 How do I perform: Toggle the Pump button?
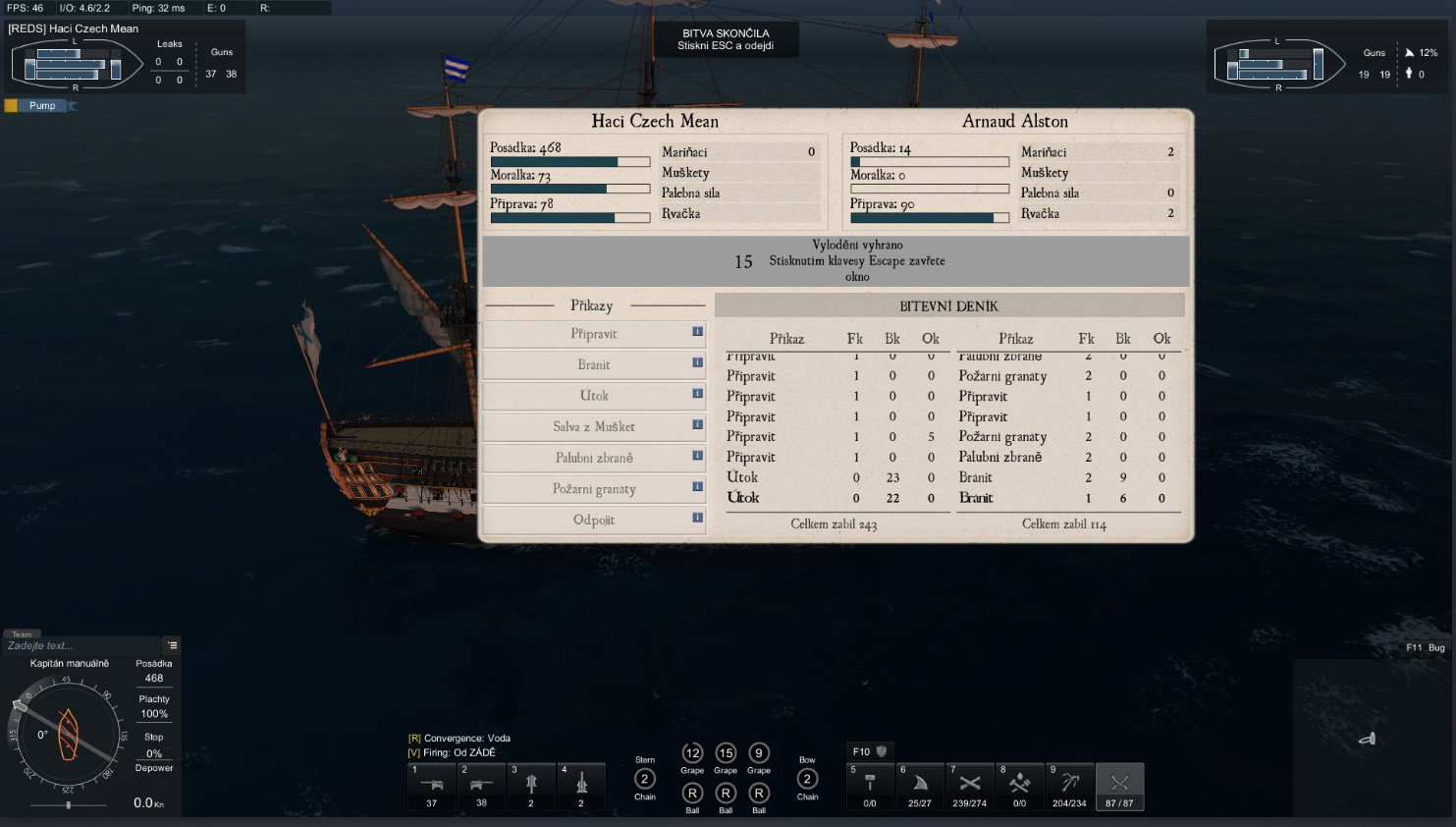[x=41, y=106]
